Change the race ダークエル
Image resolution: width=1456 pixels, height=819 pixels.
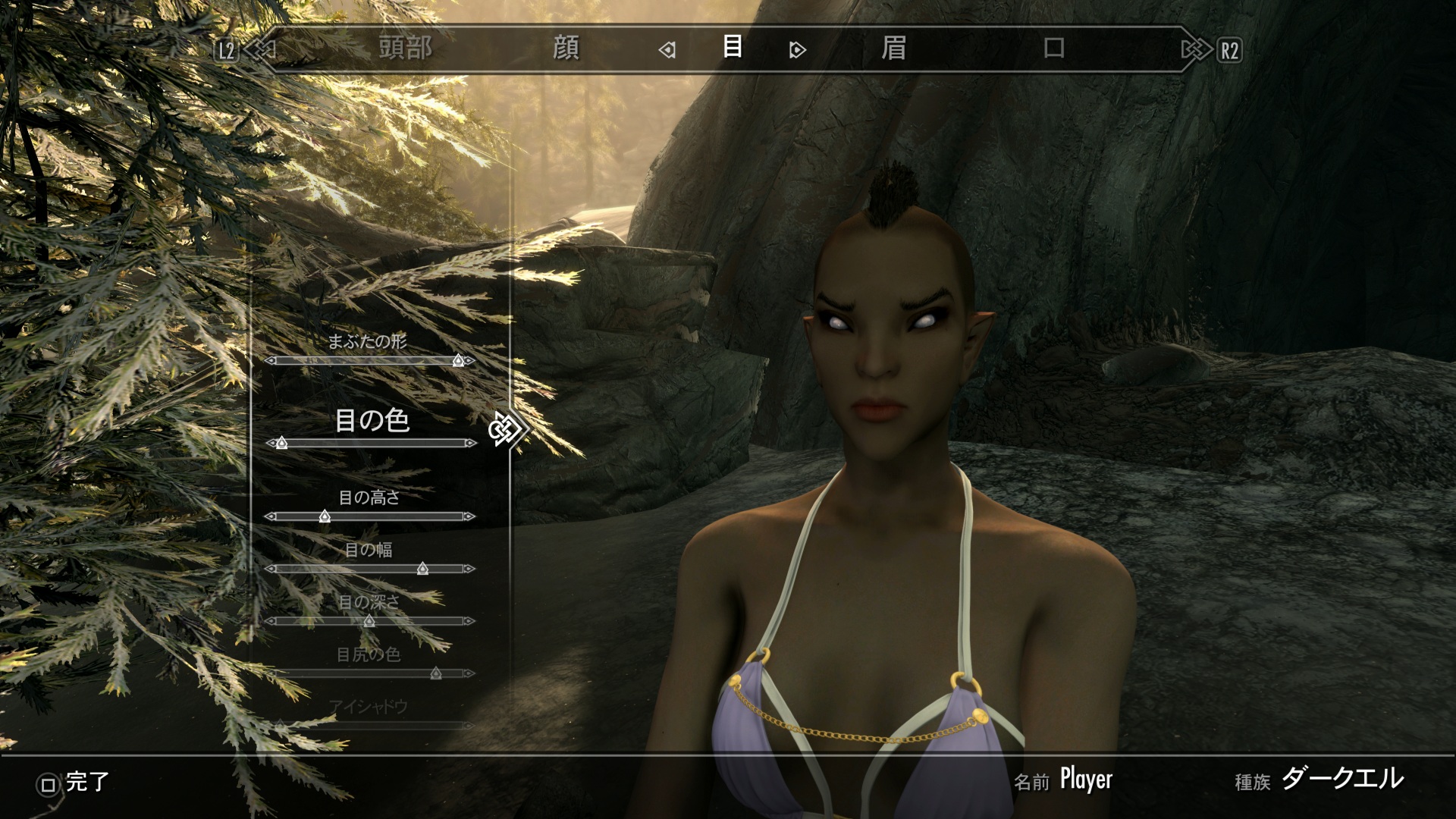[x=1341, y=780]
